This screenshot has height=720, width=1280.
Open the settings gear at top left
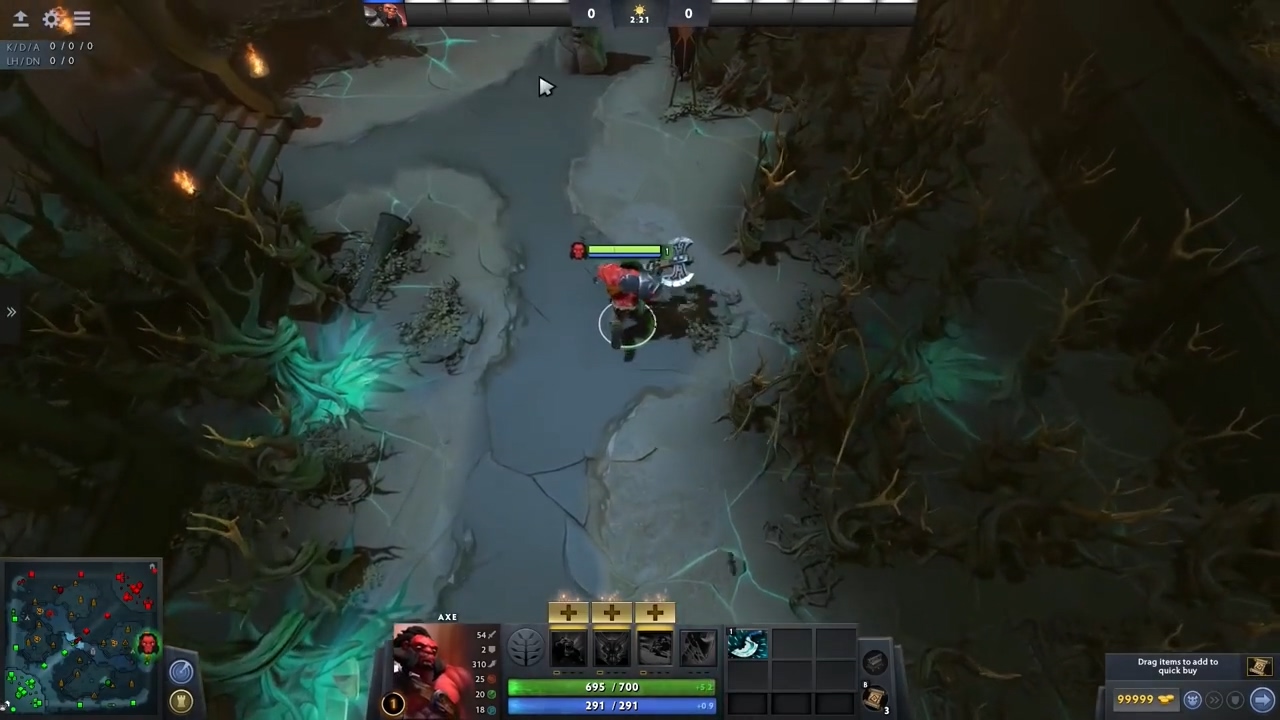(x=53, y=18)
